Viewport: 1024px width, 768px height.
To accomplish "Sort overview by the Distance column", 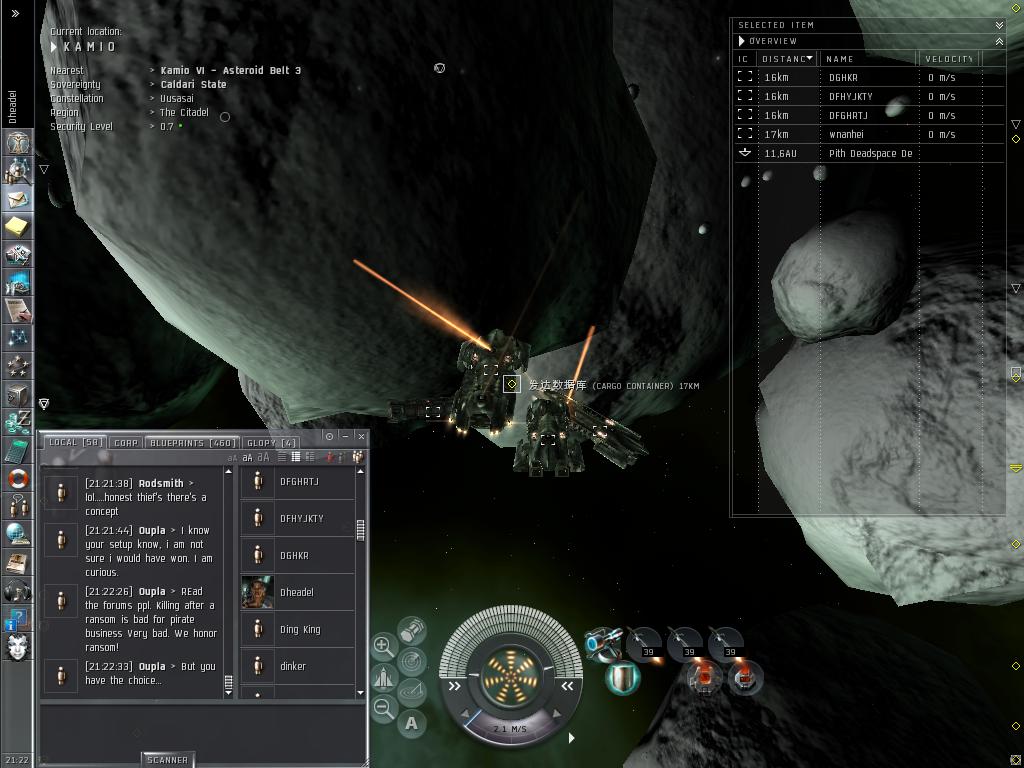I will click(786, 59).
